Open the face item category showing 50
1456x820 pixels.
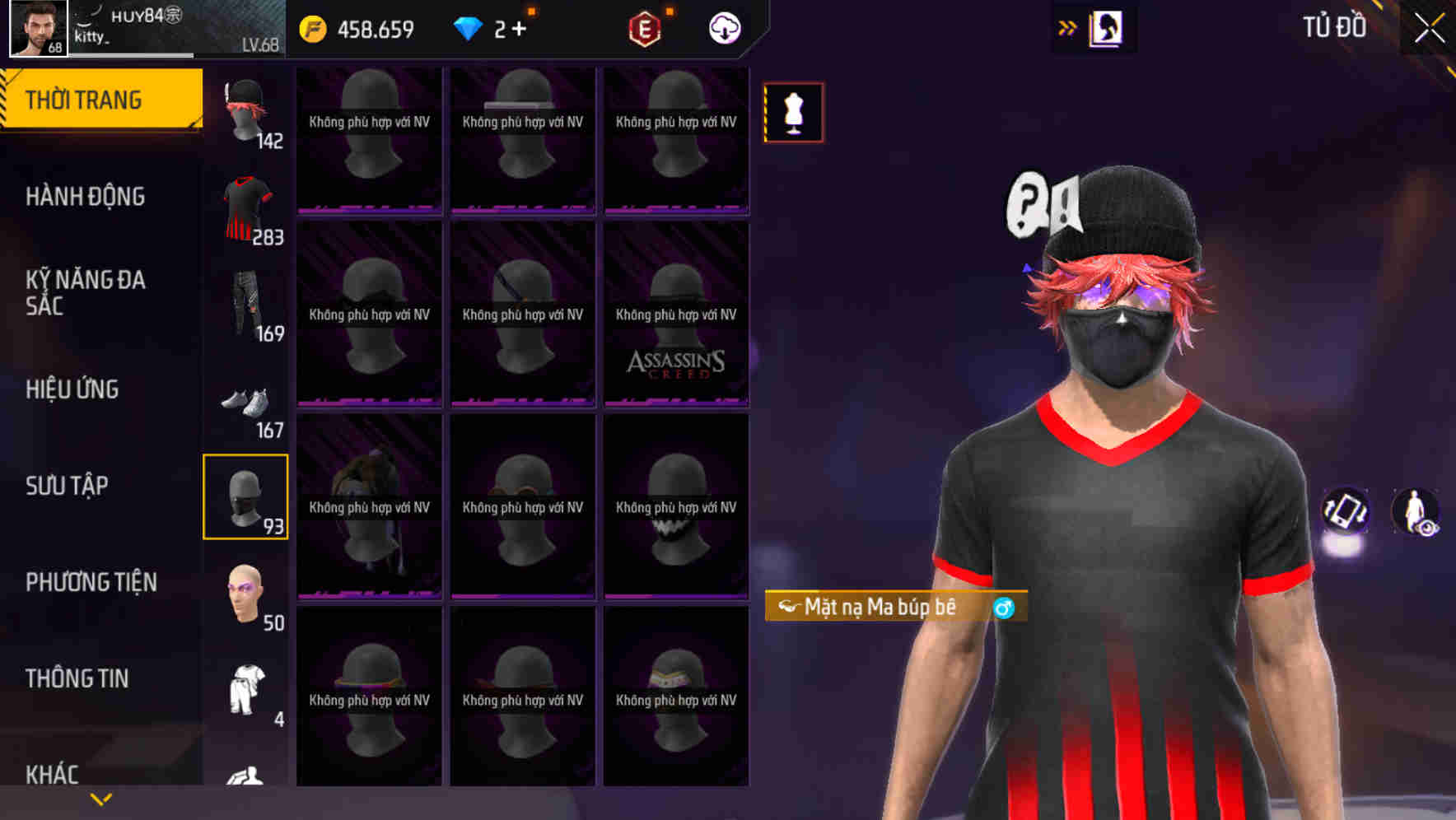click(x=245, y=594)
